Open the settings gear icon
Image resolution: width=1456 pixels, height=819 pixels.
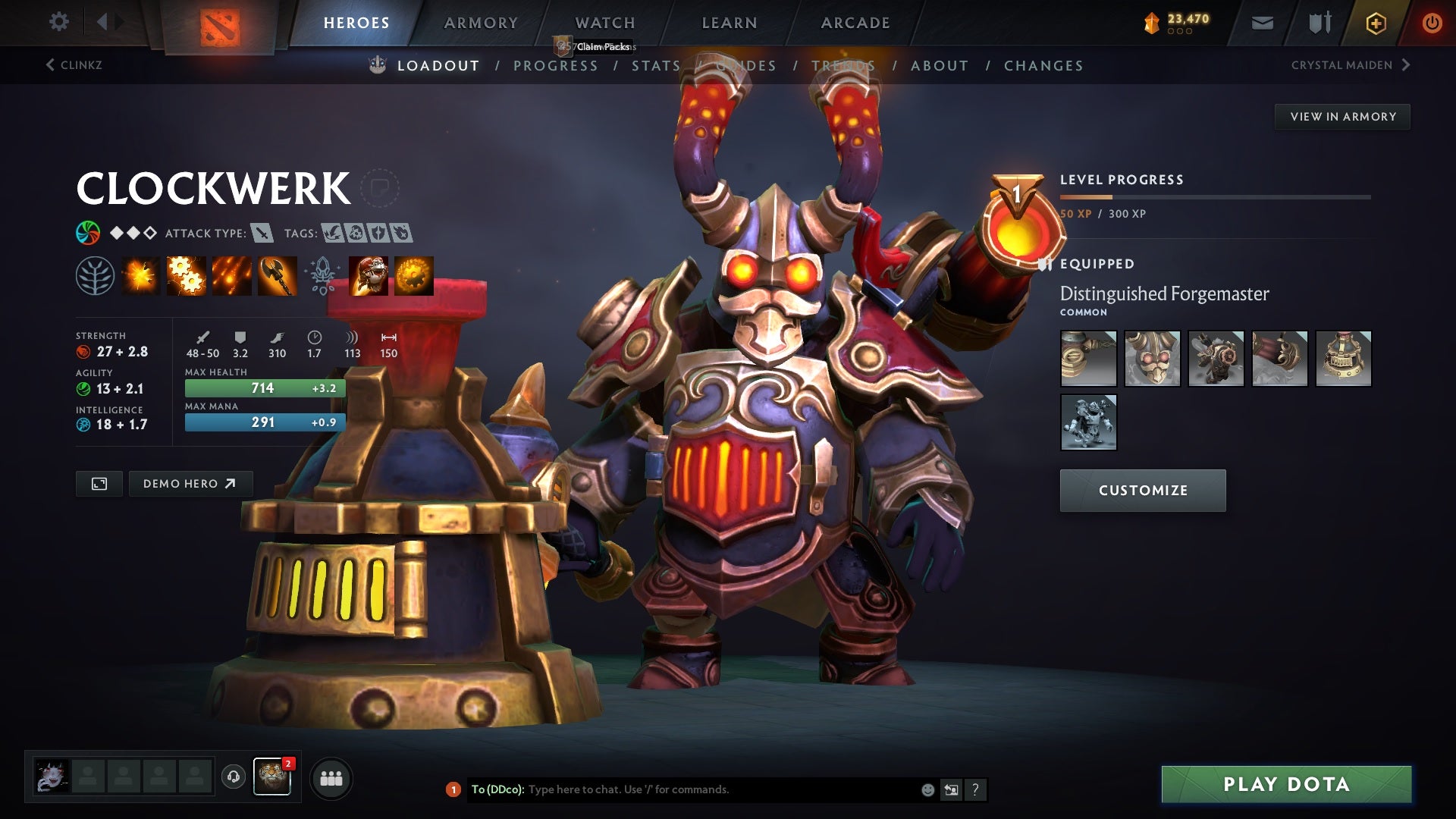58,21
